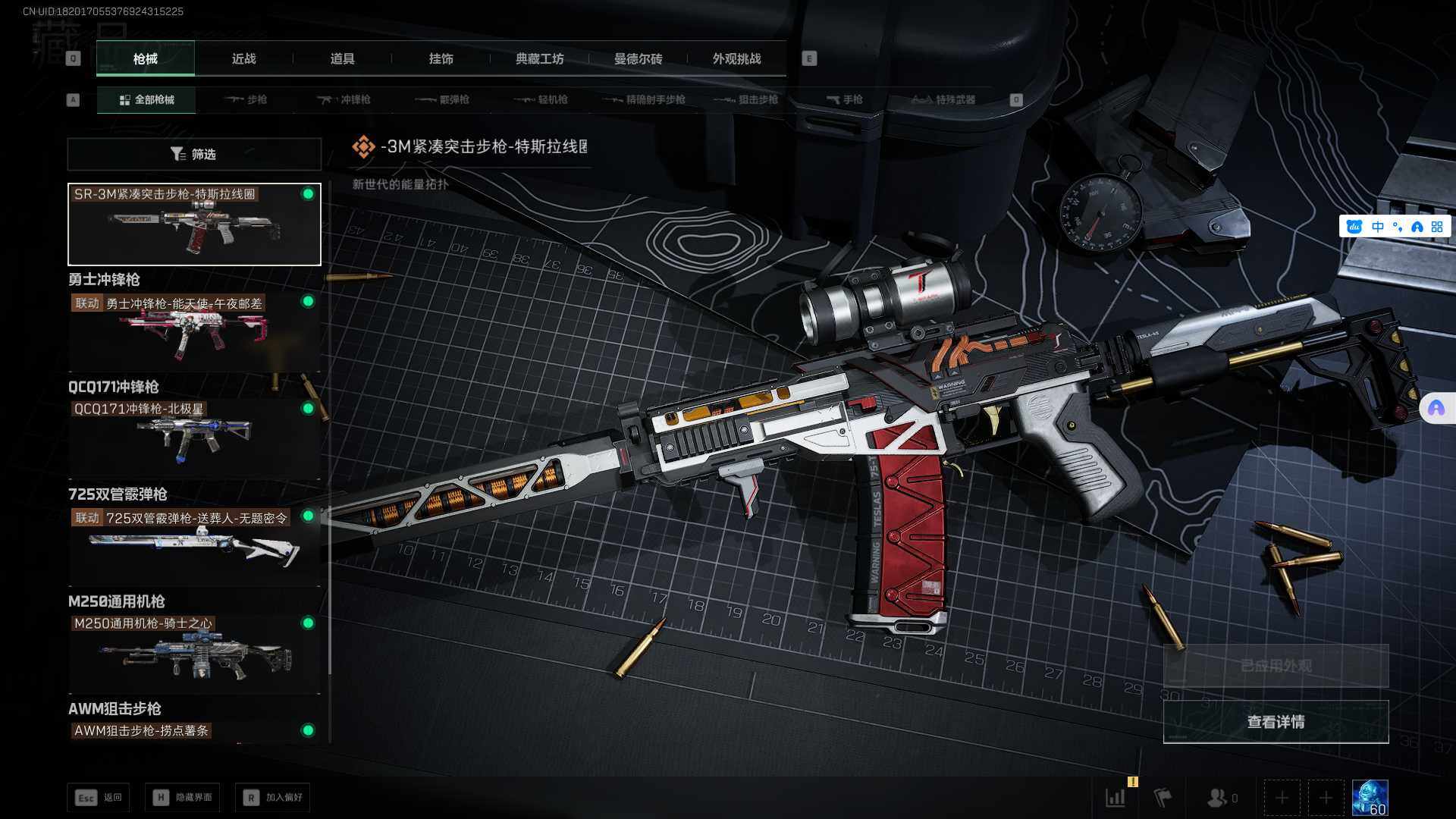Open the 道具 items tab
The width and height of the screenshot is (1456, 819).
click(x=342, y=59)
